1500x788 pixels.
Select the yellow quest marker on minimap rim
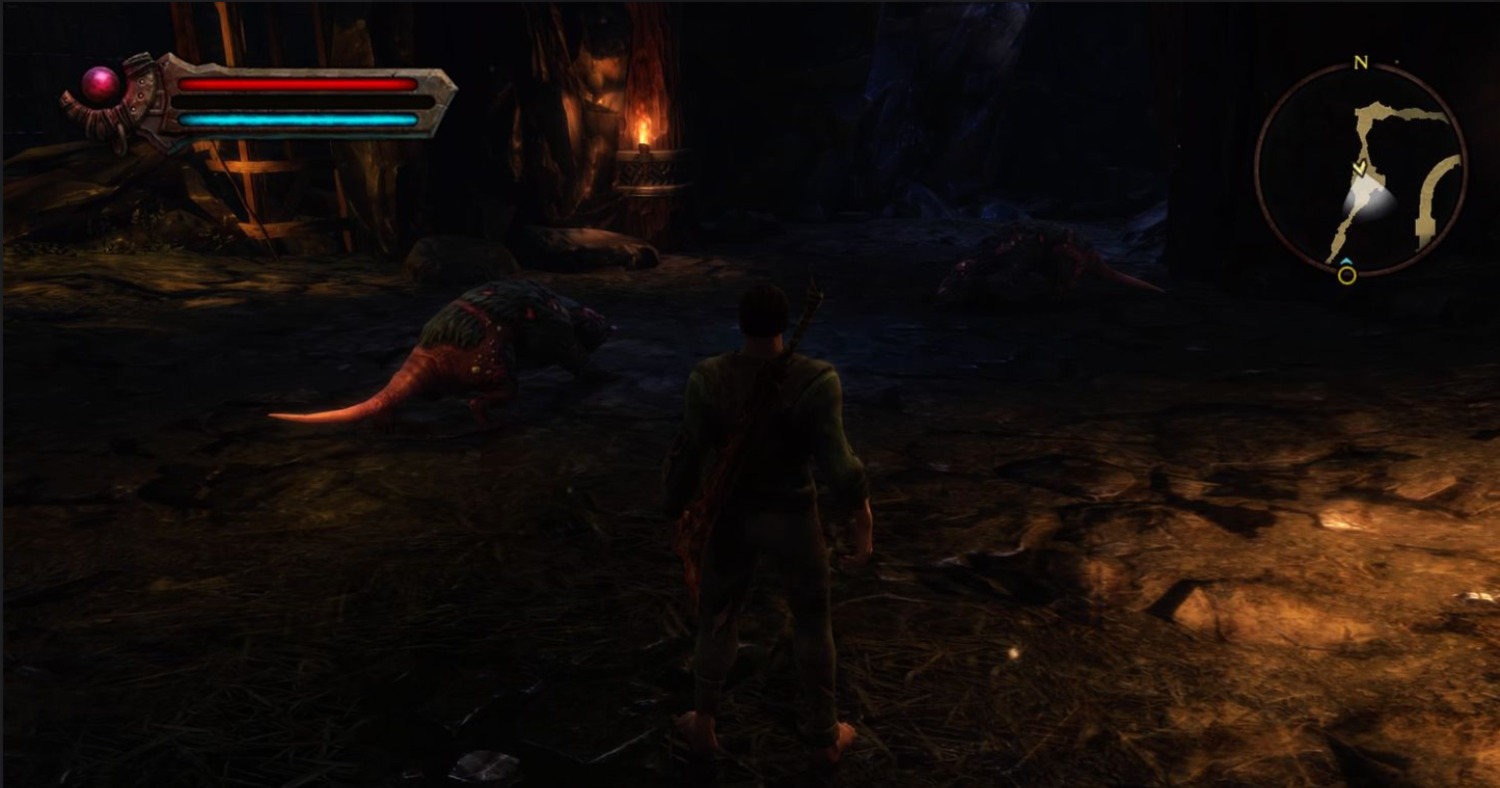1347,274
